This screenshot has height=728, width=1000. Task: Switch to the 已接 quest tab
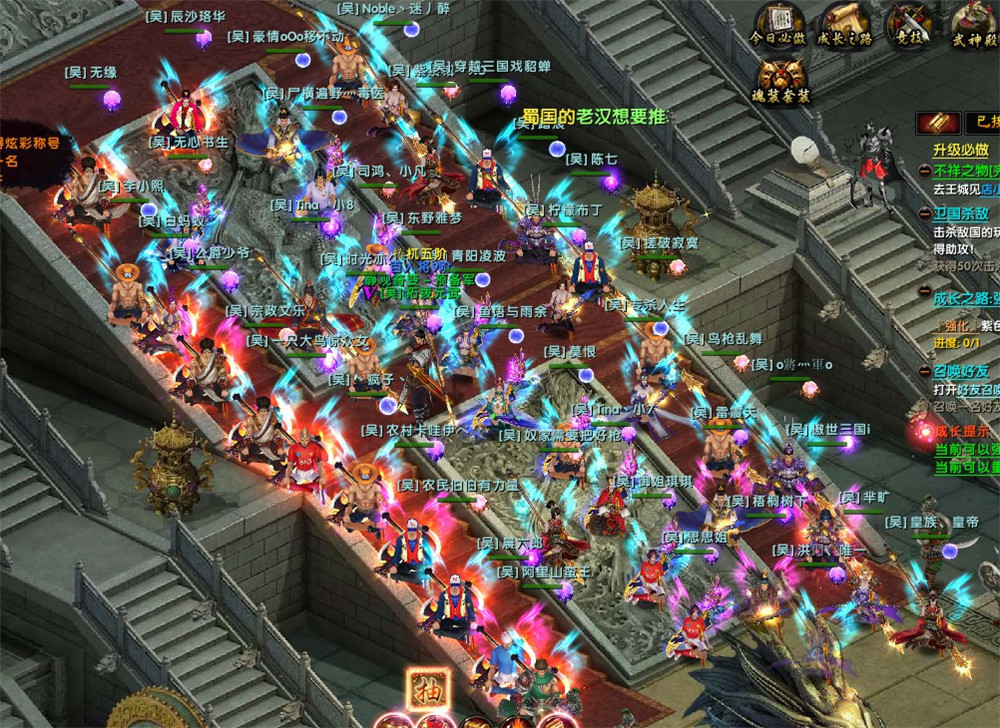click(982, 123)
